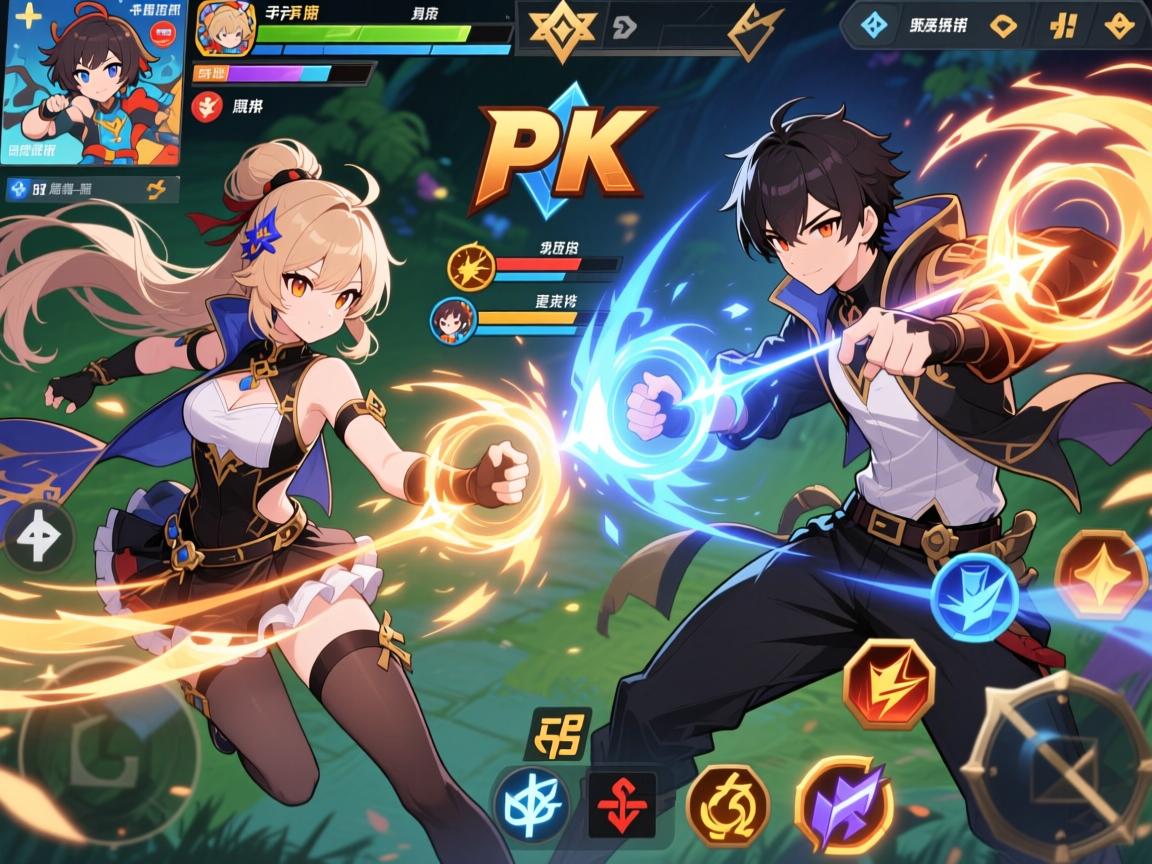Activate the blue circular shield skill

pos(974,597)
